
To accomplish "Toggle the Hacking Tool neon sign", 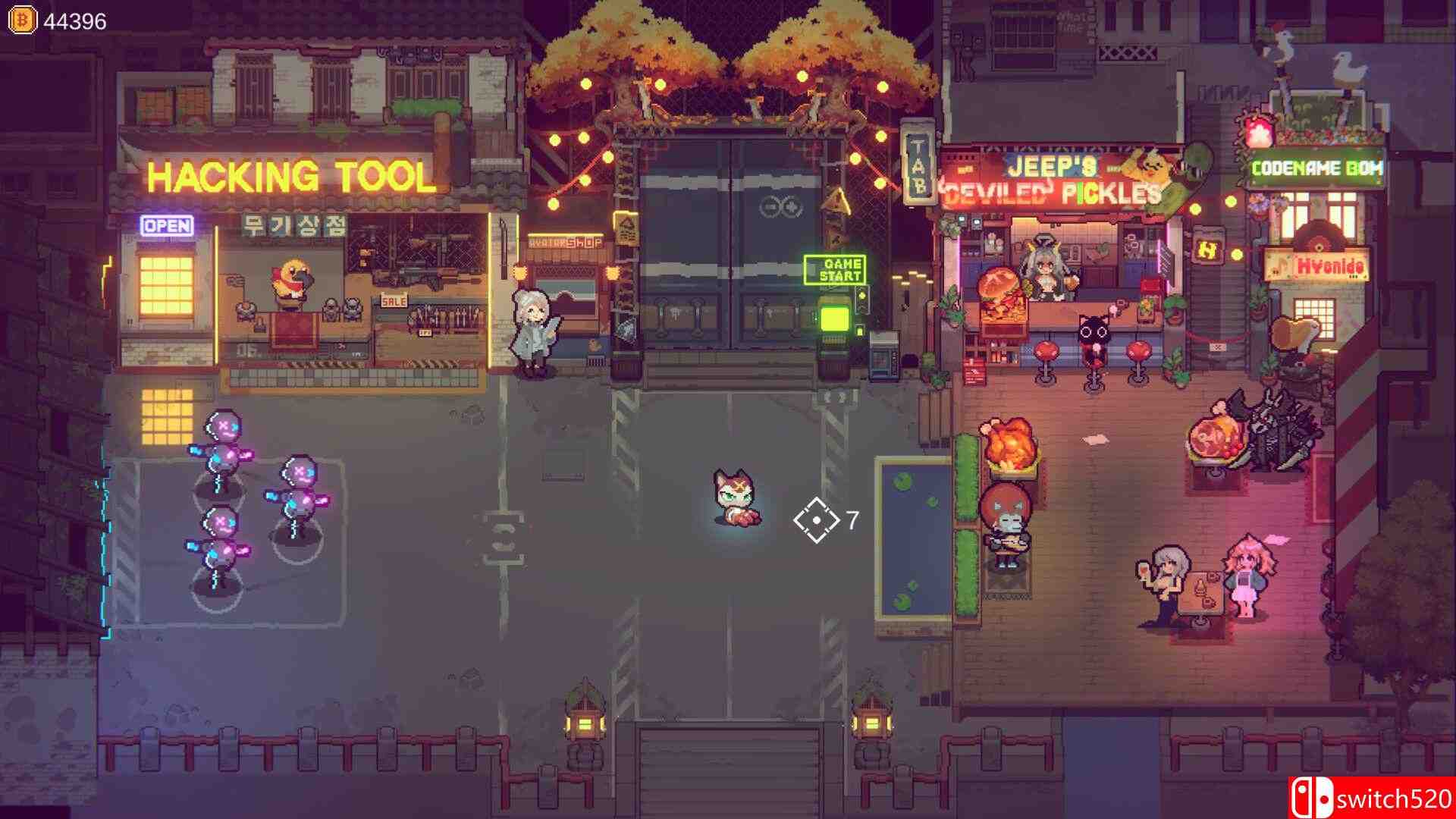I will click(290, 177).
